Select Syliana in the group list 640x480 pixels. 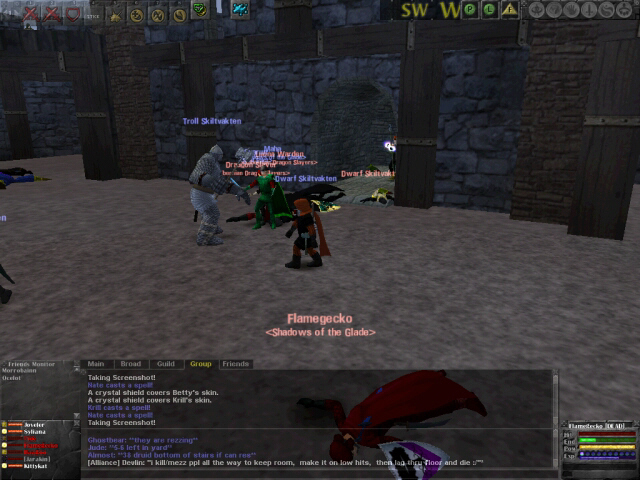(34, 432)
